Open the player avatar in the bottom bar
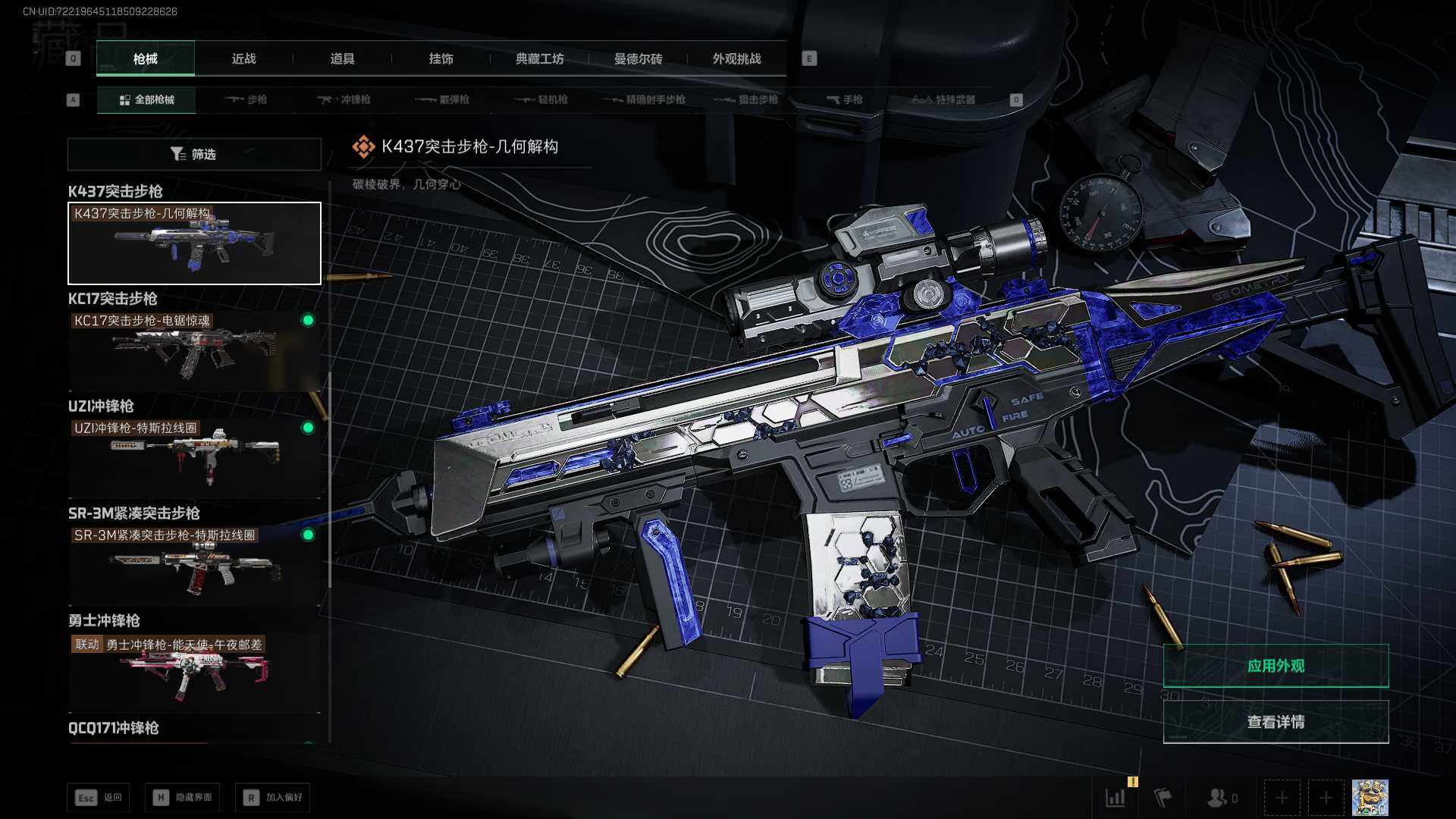Screen dimensions: 1456x819 (x=1370, y=798)
